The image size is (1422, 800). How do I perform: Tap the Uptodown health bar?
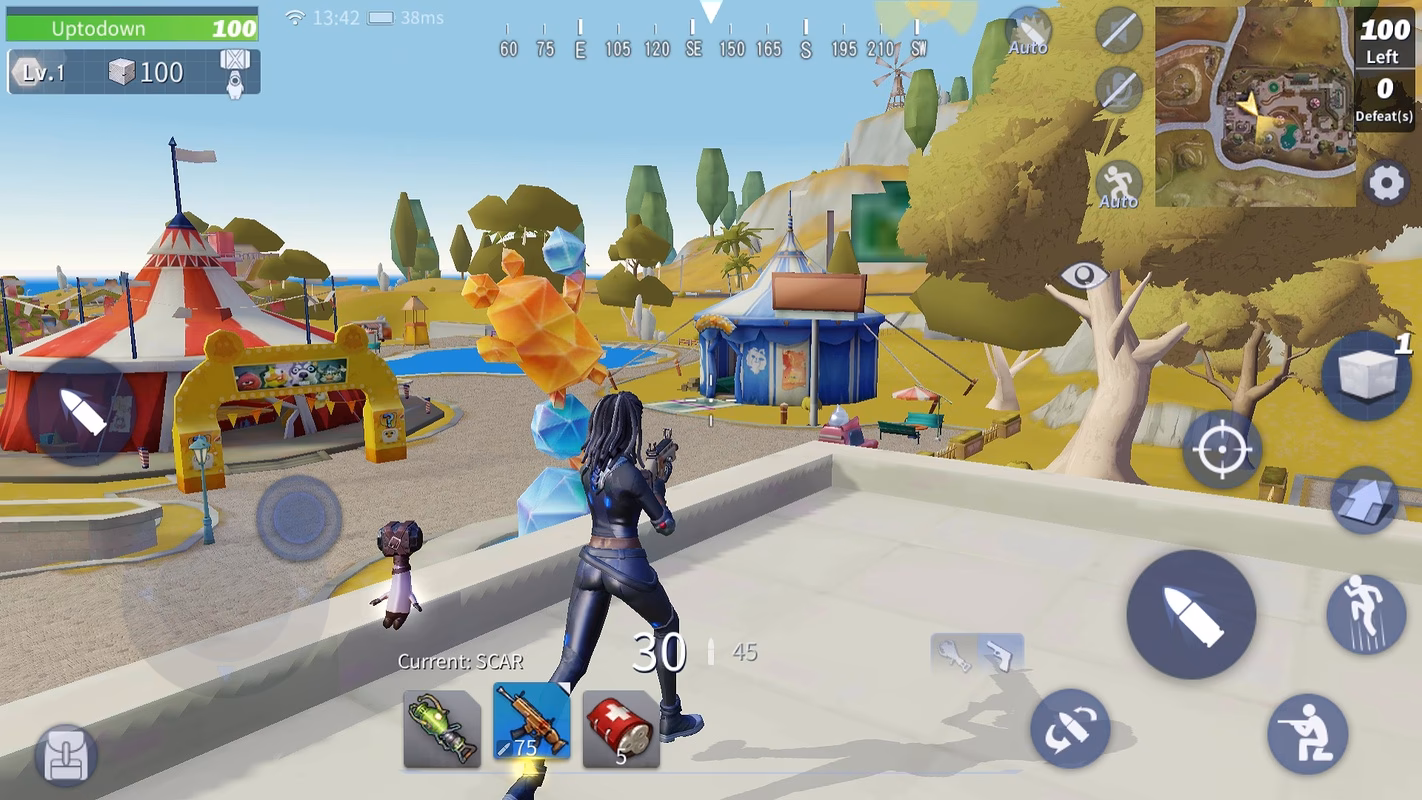(x=130, y=27)
